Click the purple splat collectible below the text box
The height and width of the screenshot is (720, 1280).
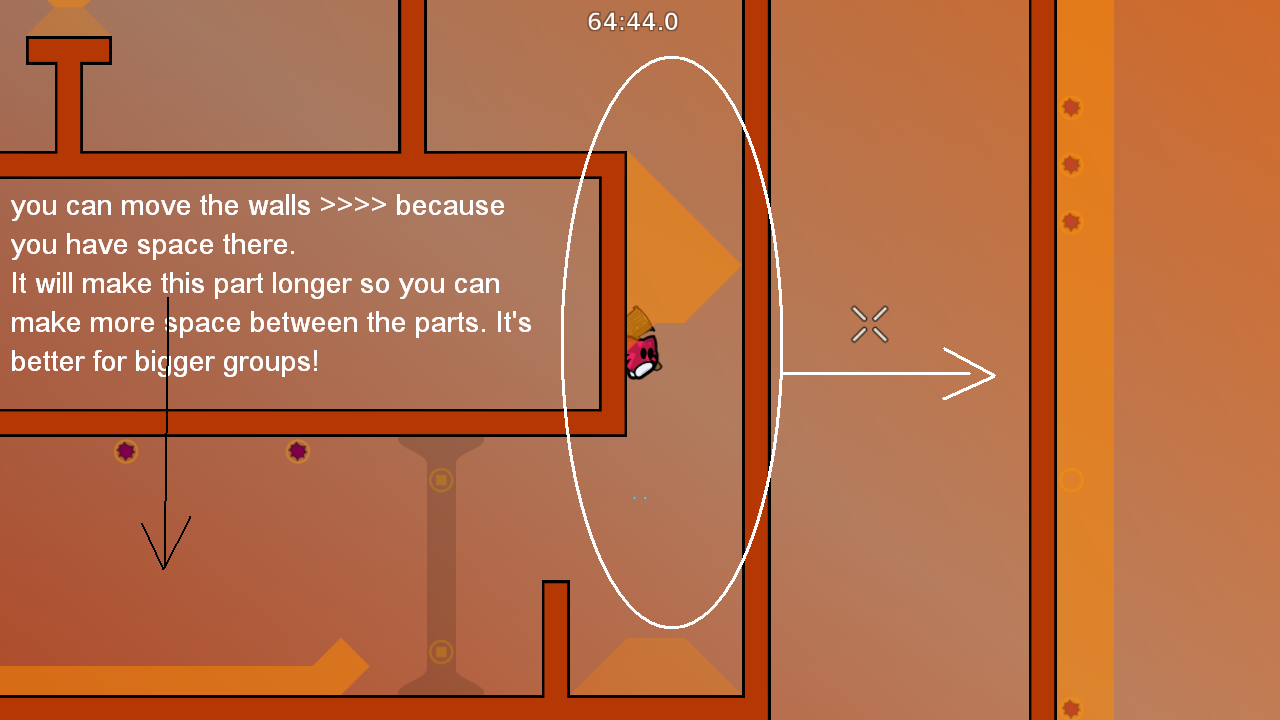tap(126, 451)
